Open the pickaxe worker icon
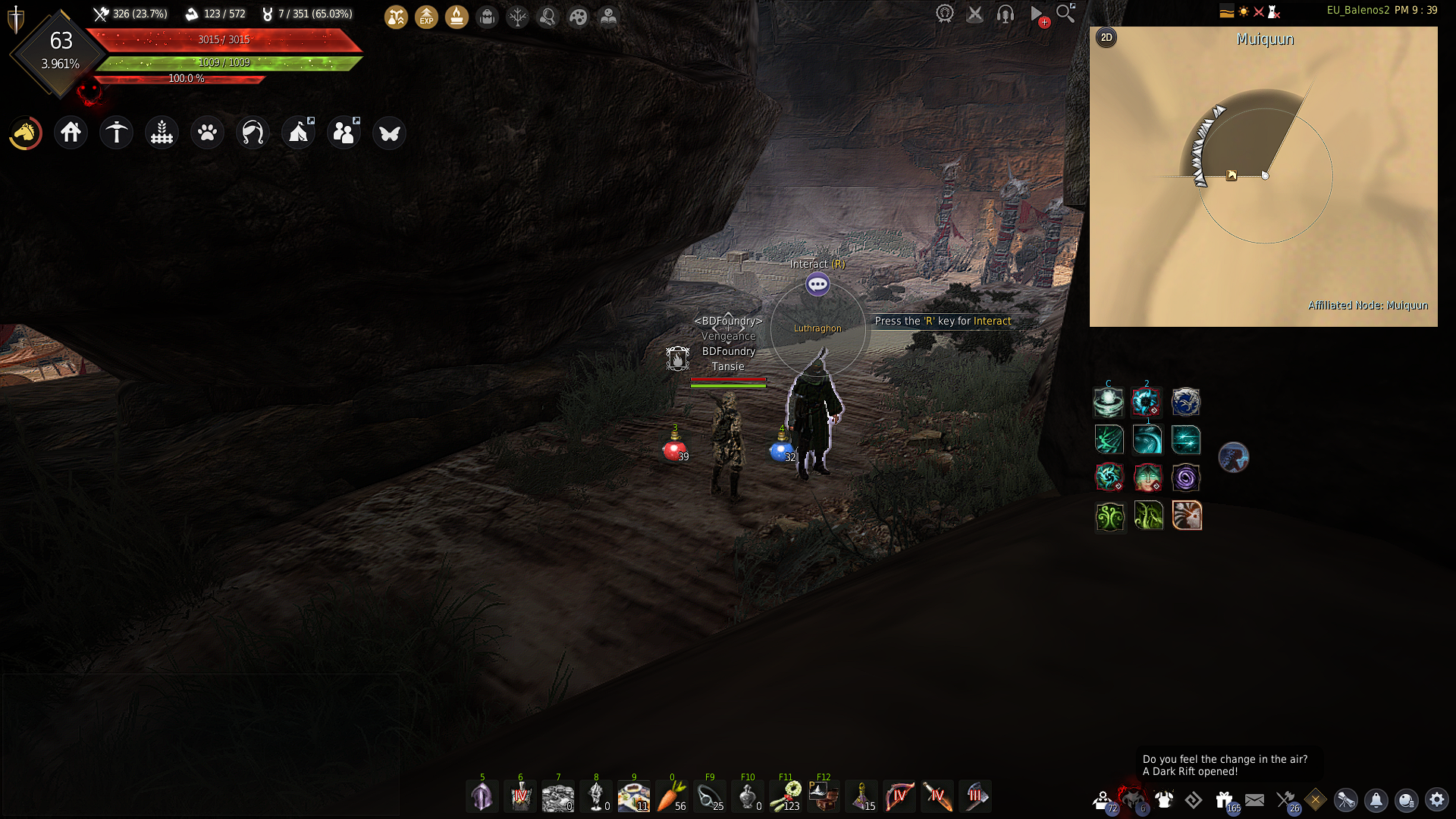 [x=117, y=133]
